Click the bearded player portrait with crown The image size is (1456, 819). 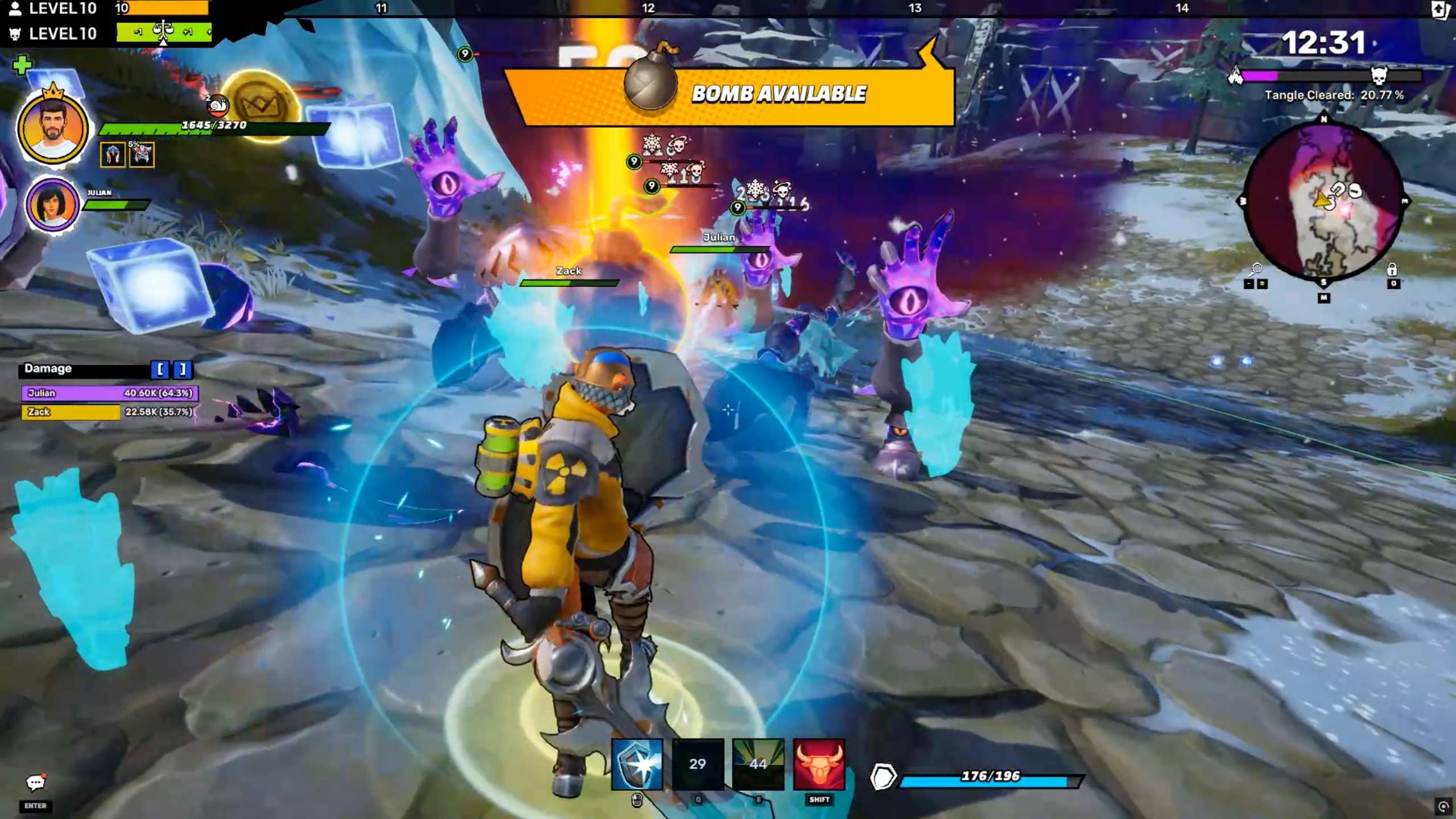(x=52, y=130)
